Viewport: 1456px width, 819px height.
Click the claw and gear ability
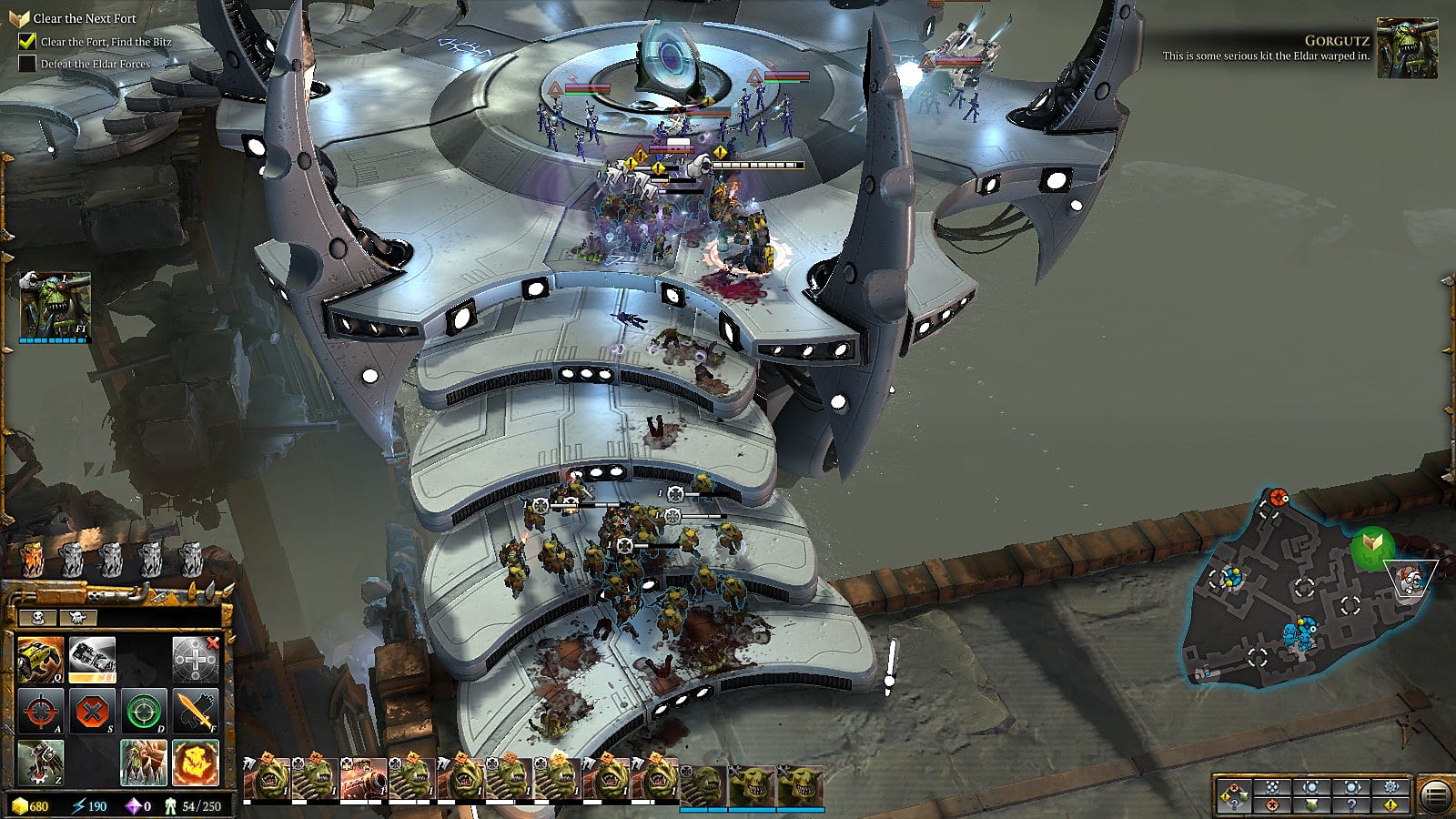pos(40,762)
